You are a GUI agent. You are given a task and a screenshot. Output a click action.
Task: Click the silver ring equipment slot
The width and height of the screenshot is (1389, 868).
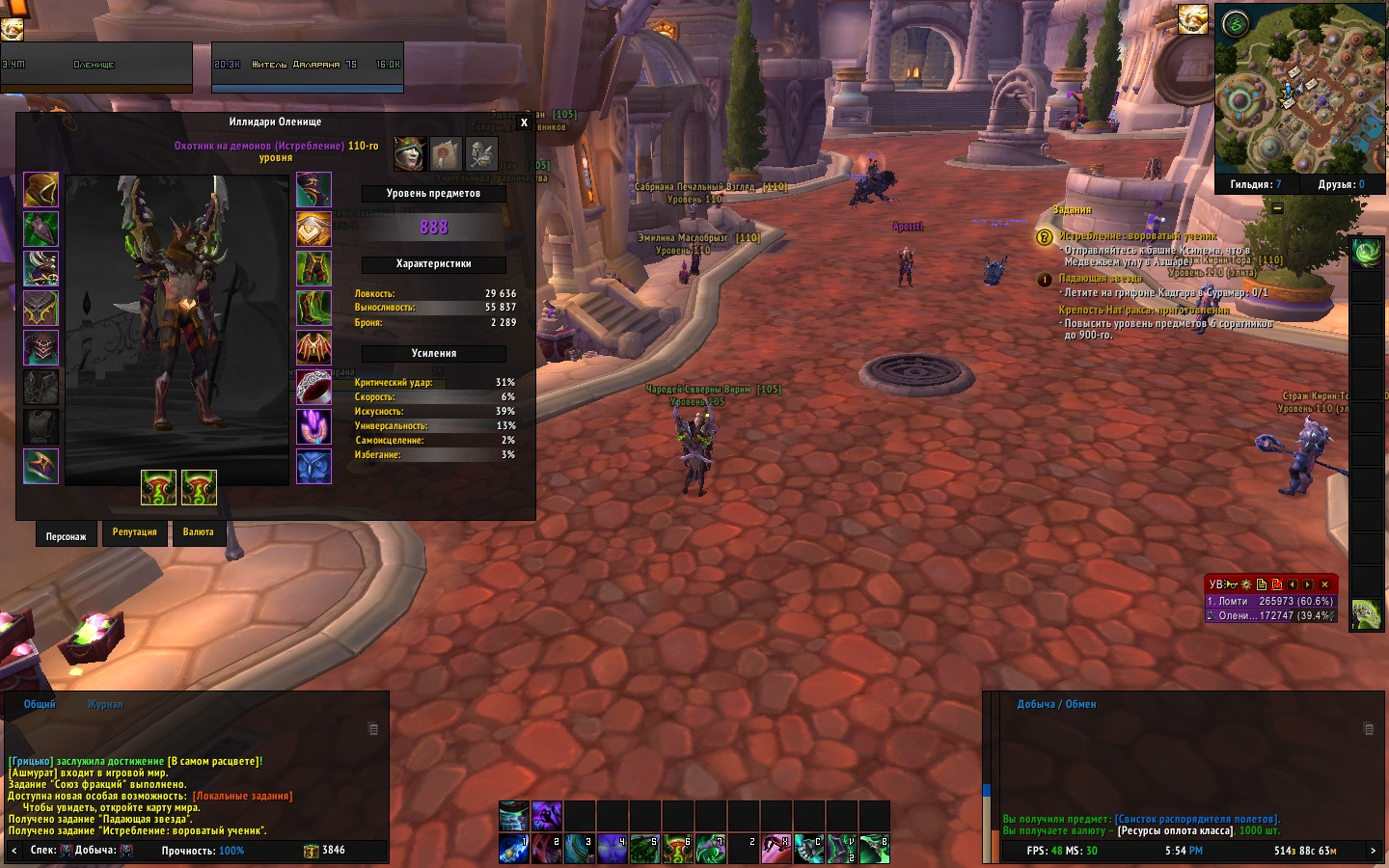[x=313, y=388]
